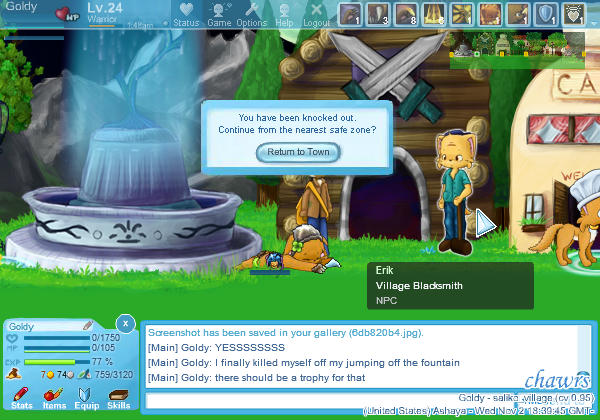
Task: Open the Help menu
Action: [285, 14]
